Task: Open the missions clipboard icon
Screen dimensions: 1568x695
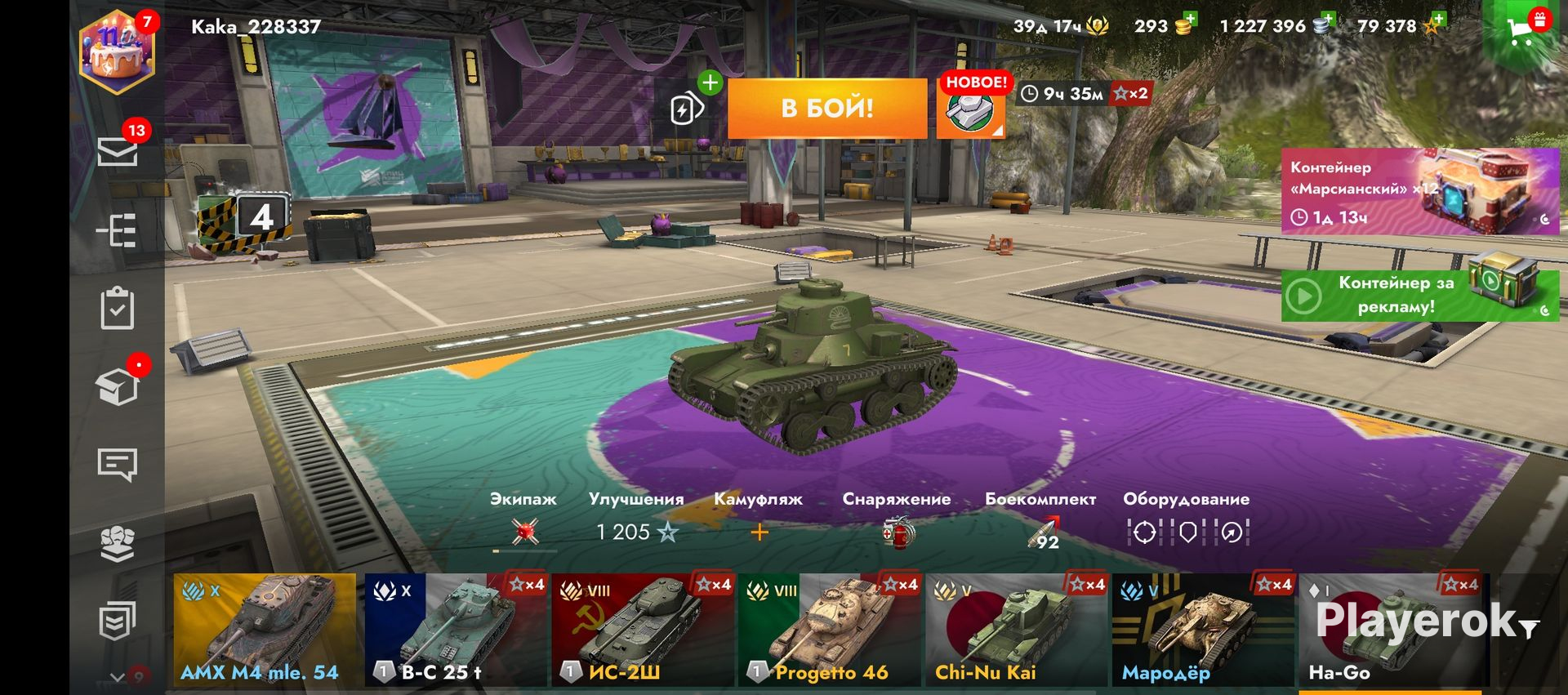Action: [118, 308]
